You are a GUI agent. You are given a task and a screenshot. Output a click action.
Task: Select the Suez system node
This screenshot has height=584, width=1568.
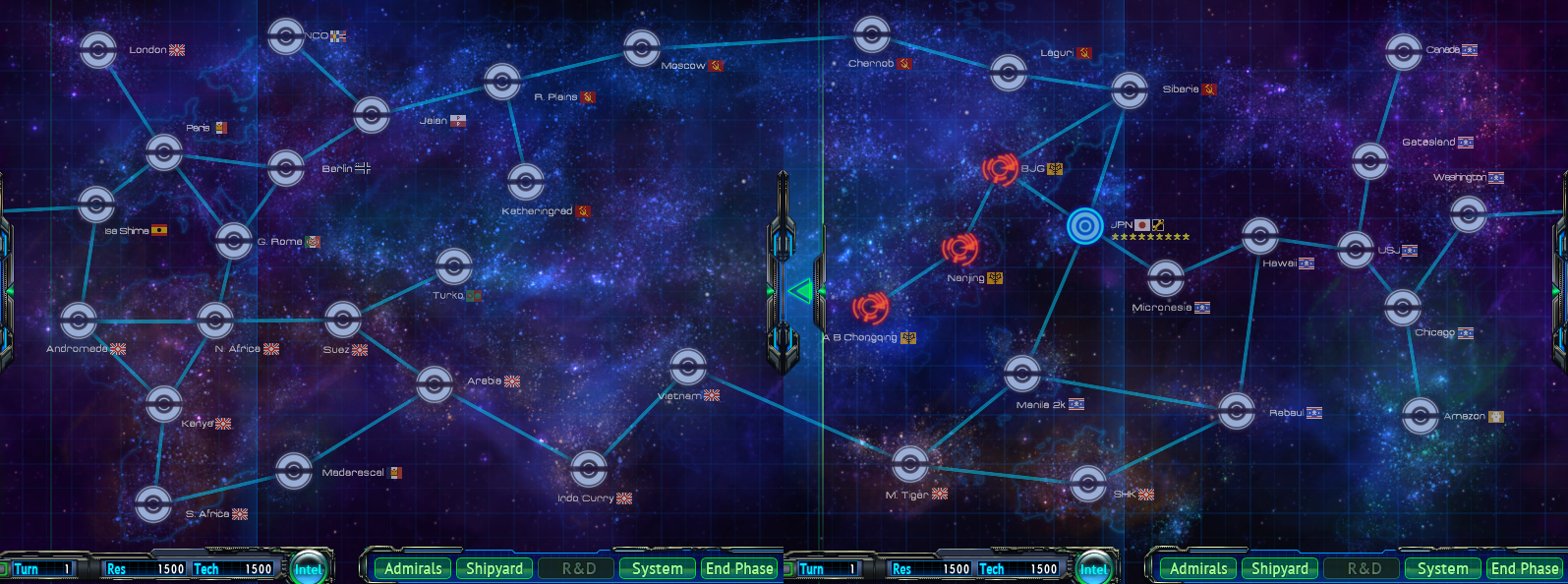(343, 319)
